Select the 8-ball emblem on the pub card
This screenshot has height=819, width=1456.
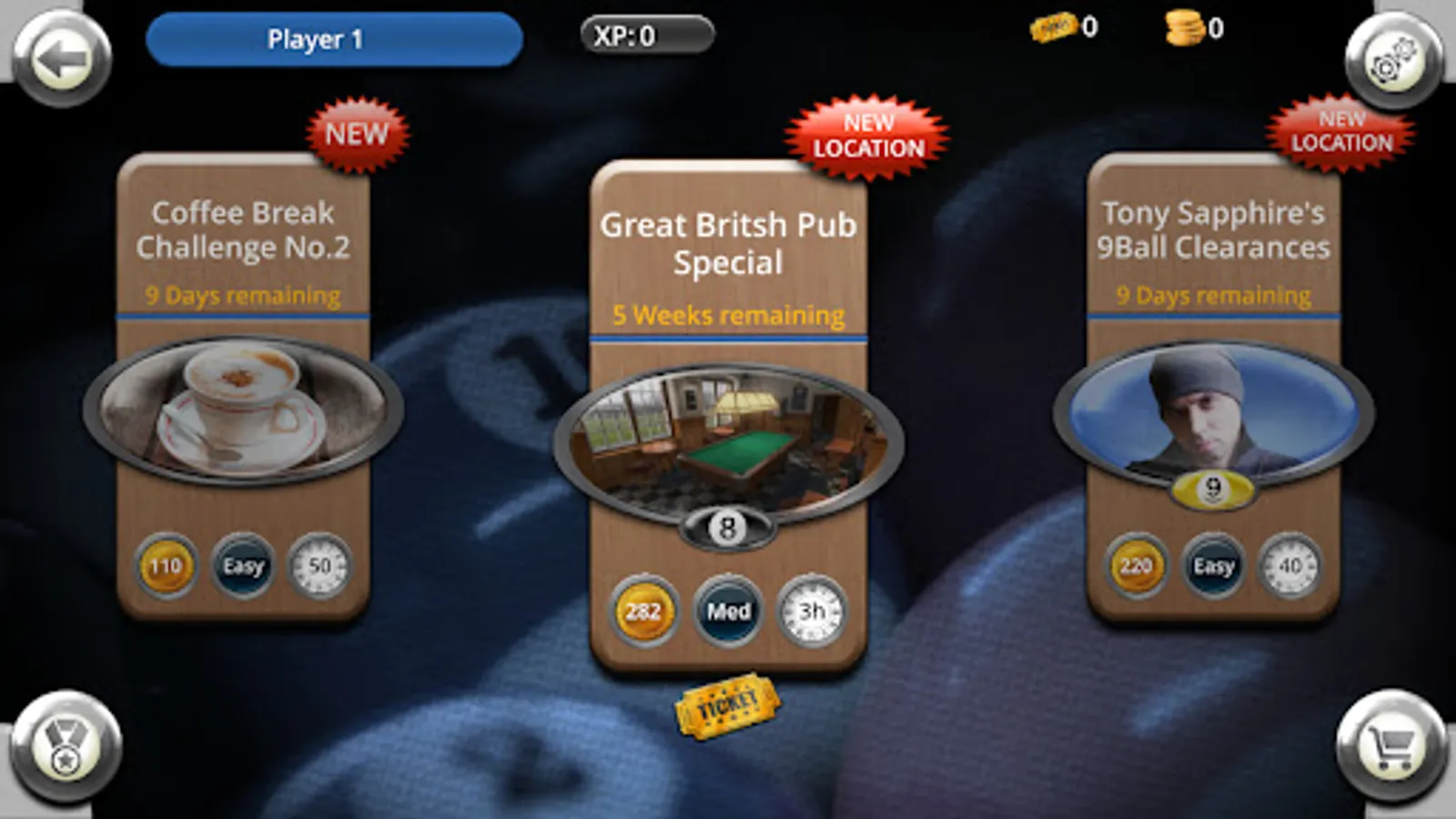click(x=727, y=526)
